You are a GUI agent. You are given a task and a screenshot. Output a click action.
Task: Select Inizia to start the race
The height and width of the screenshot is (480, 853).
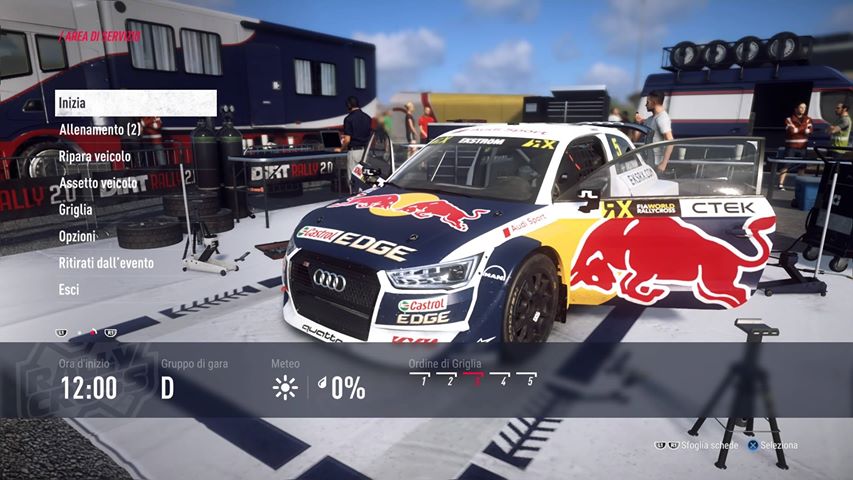coord(135,103)
